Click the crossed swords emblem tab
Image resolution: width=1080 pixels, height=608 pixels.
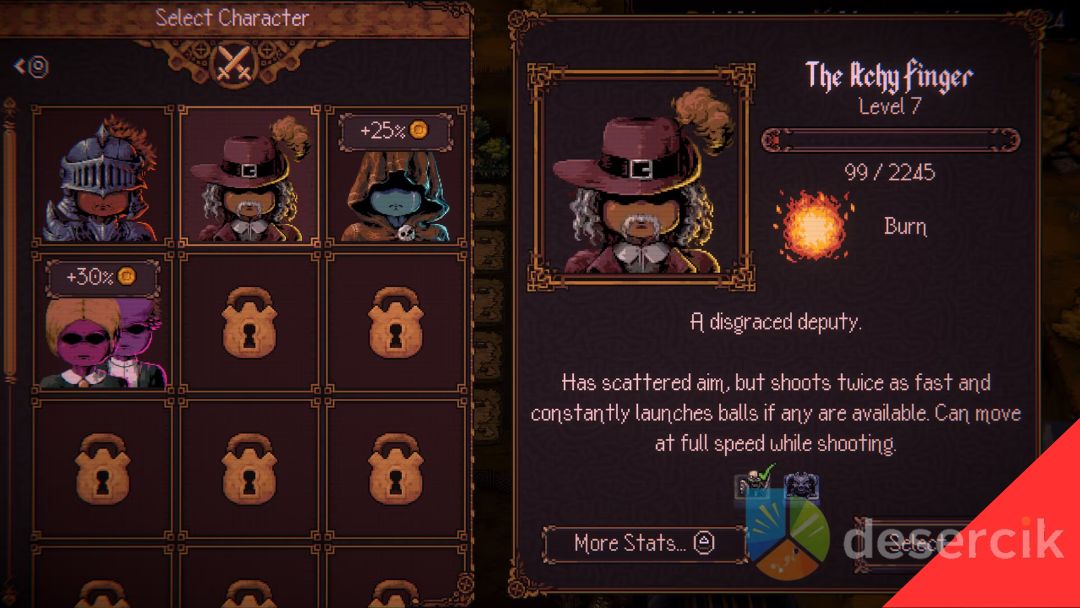[234, 64]
